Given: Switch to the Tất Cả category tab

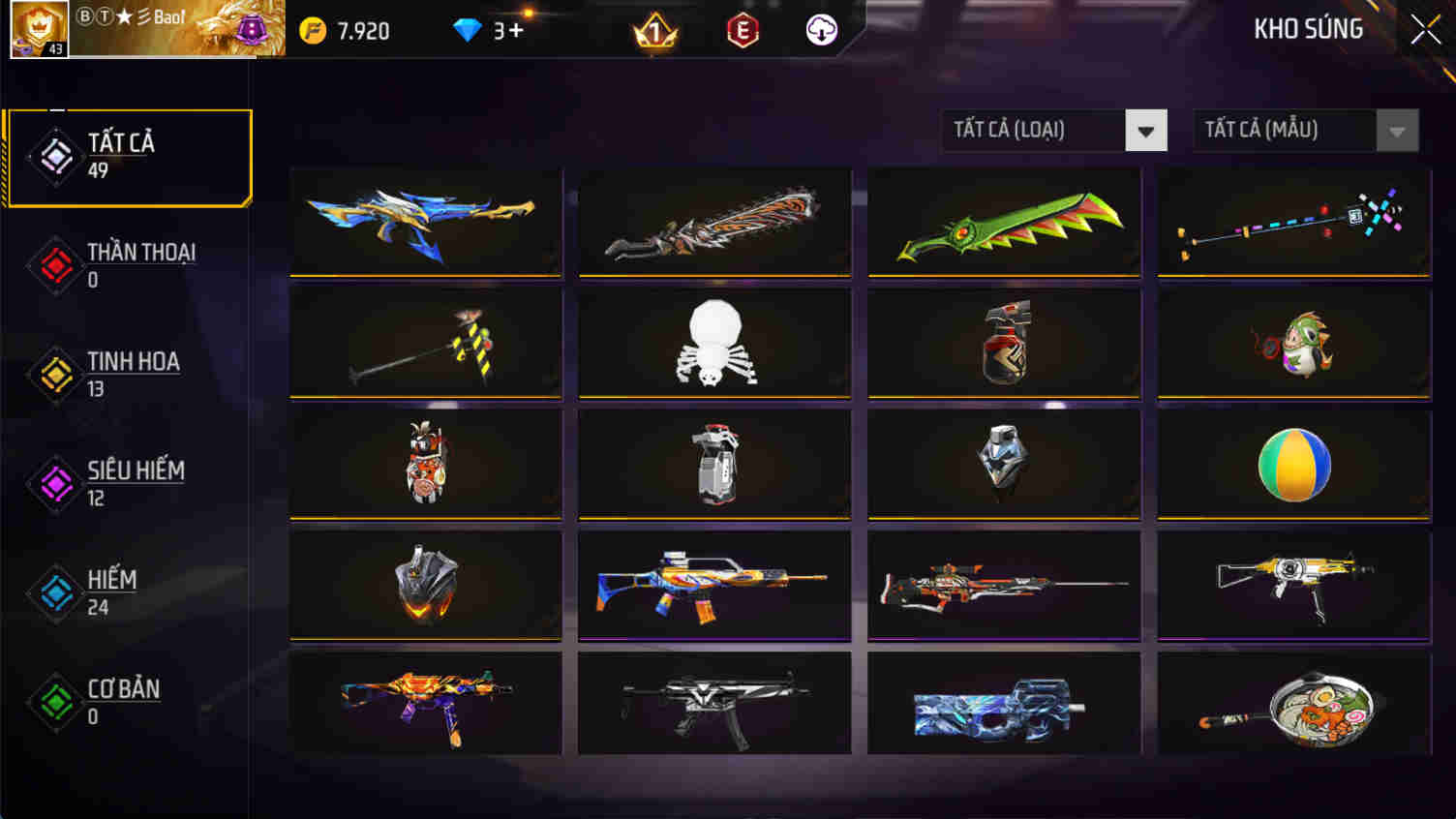Looking at the screenshot, I should point(129,155).
